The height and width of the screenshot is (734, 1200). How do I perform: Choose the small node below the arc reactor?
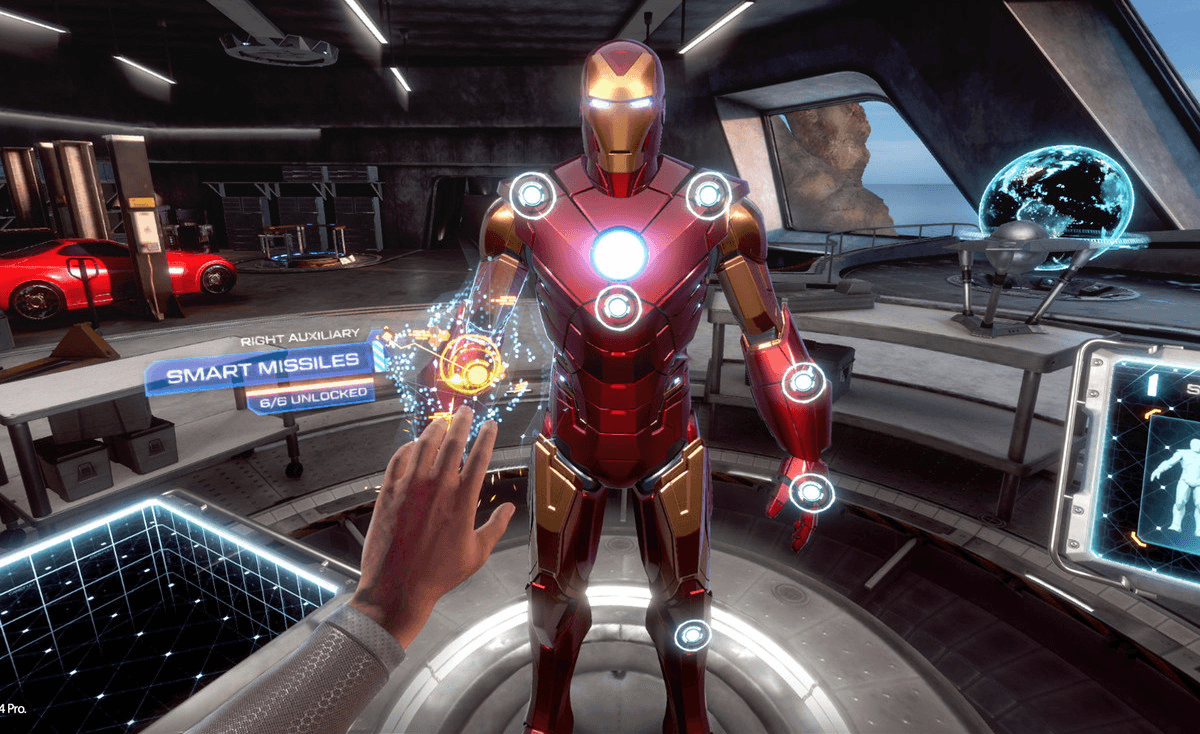(x=618, y=307)
